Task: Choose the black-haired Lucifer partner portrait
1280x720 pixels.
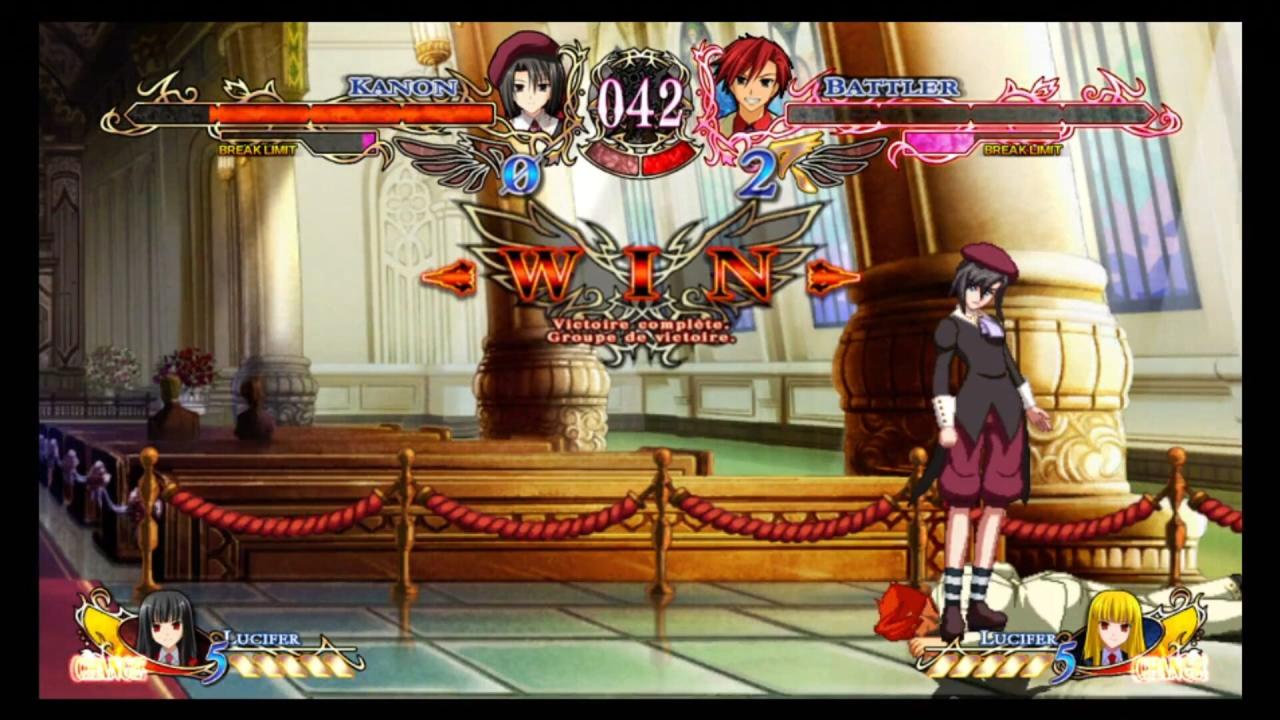Action: (x=166, y=632)
